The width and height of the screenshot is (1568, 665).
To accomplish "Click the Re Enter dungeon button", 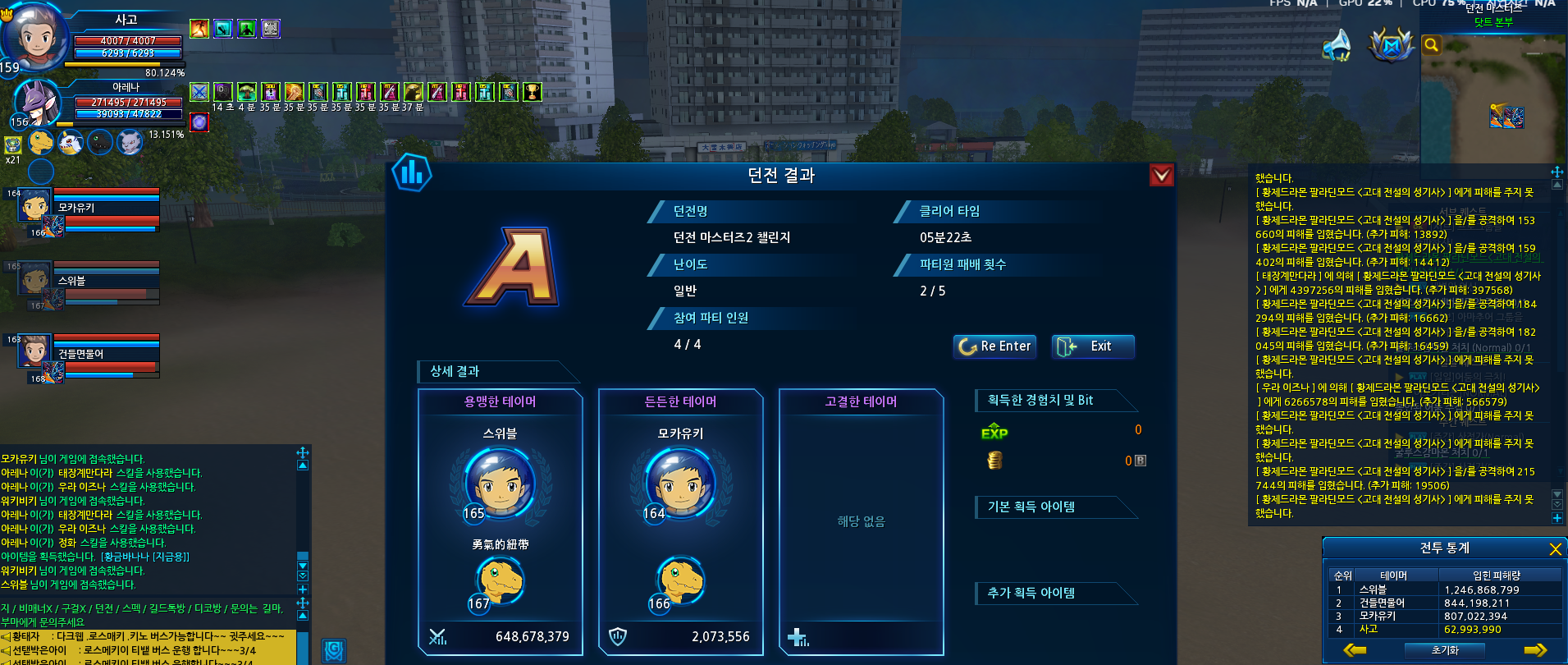I will pos(994,346).
